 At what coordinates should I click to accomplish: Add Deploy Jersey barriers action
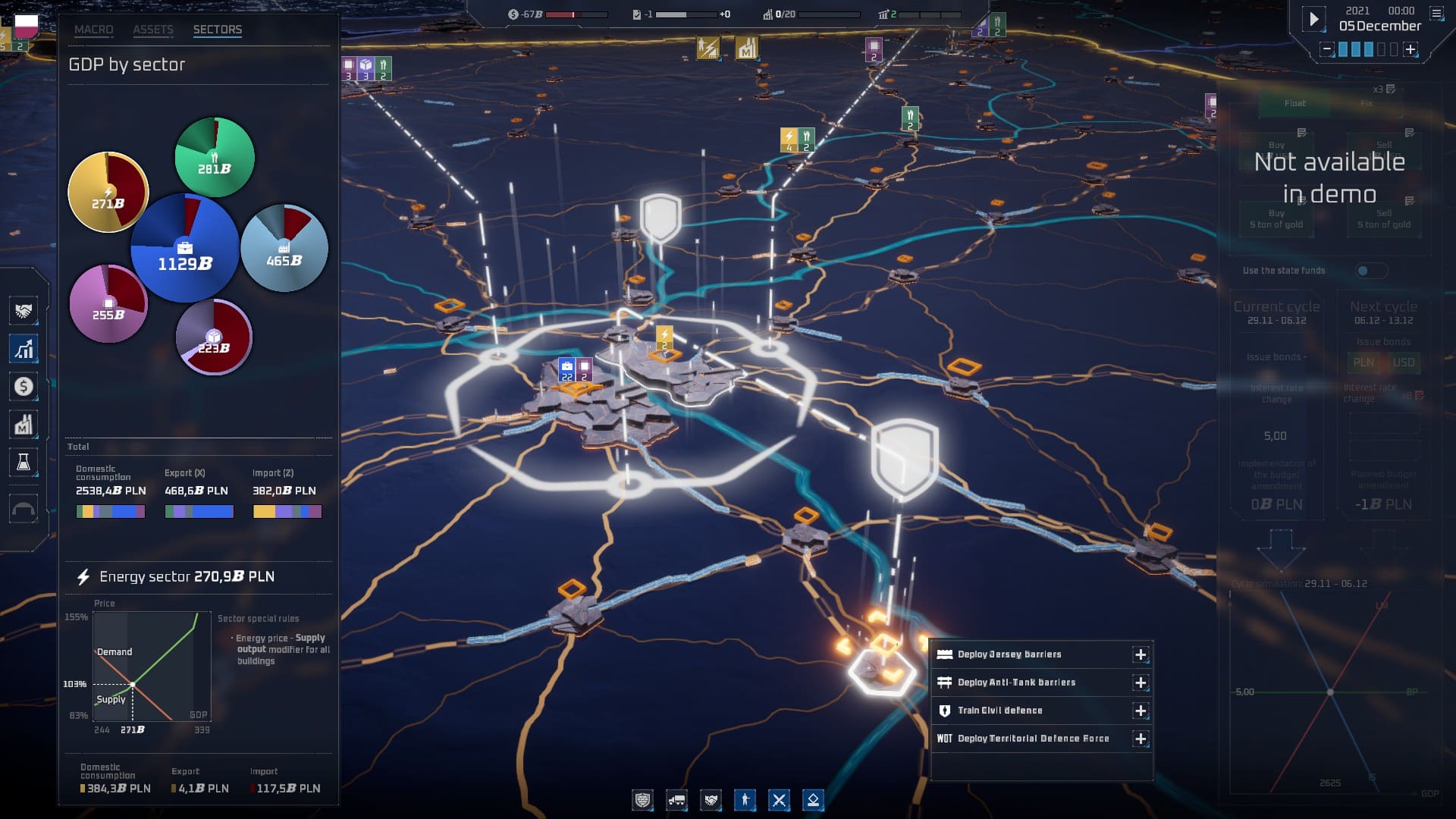pyautogui.click(x=1141, y=654)
